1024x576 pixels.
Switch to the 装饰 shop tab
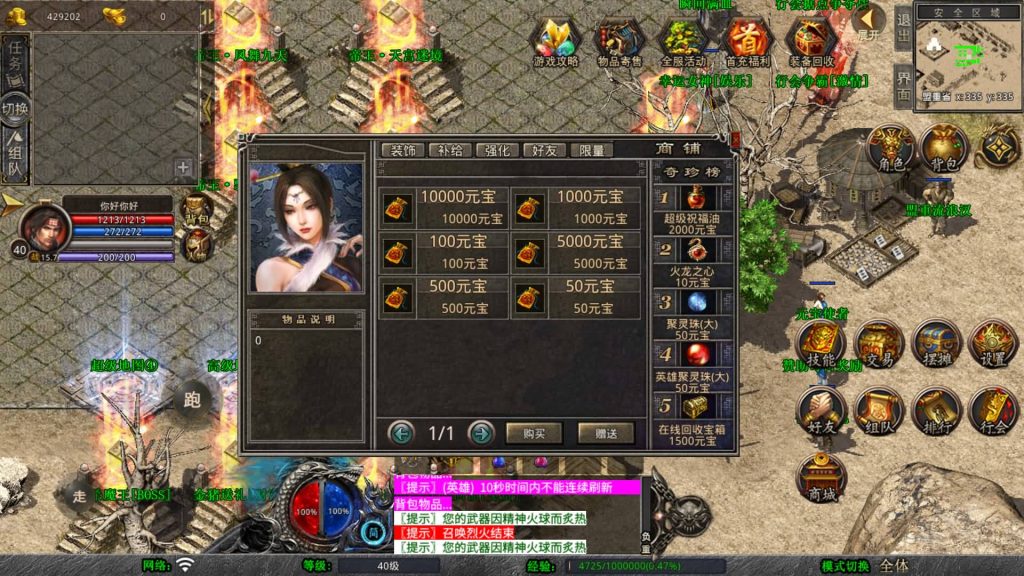pyautogui.click(x=402, y=150)
